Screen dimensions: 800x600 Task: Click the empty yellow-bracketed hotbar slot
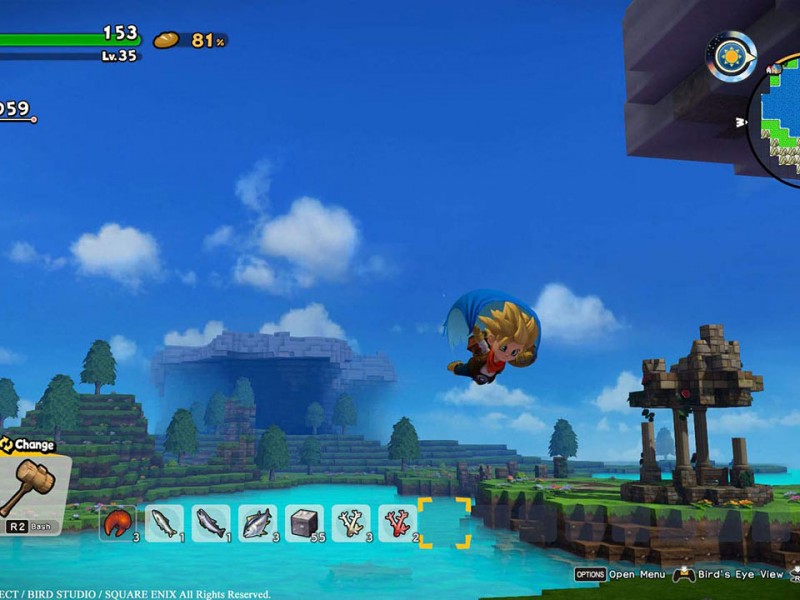444,523
